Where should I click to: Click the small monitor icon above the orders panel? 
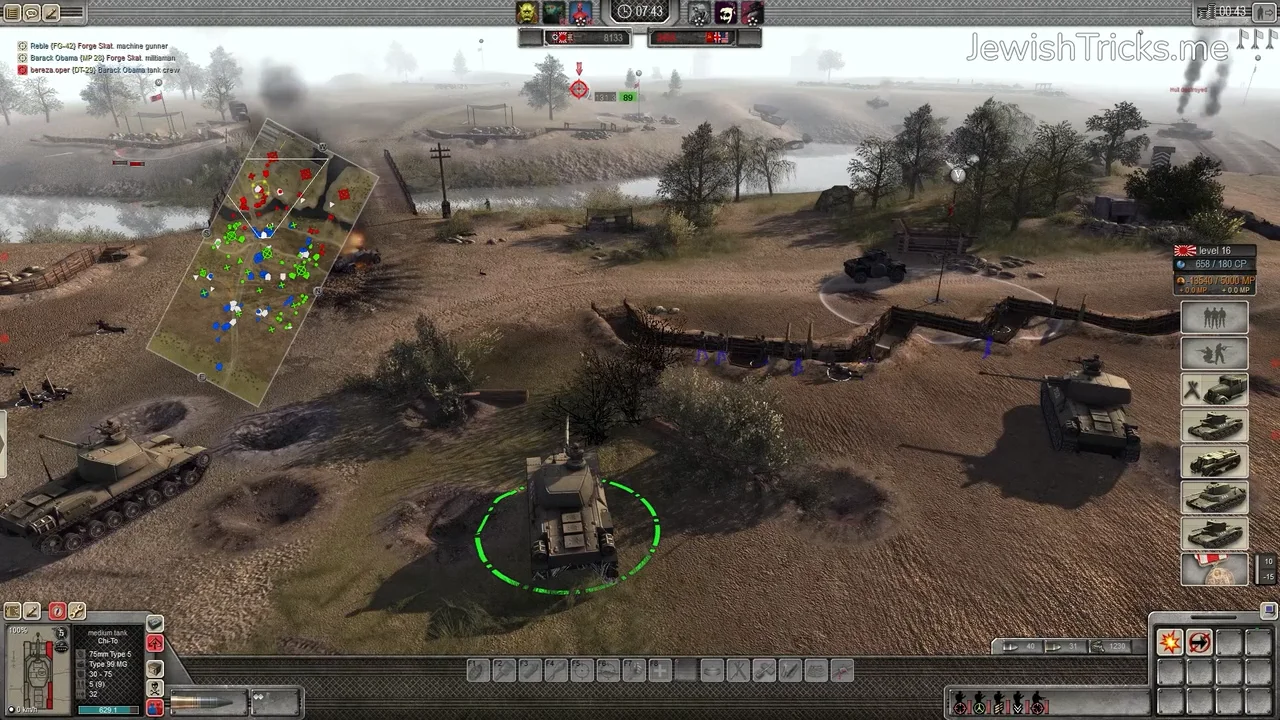click(x=1269, y=610)
